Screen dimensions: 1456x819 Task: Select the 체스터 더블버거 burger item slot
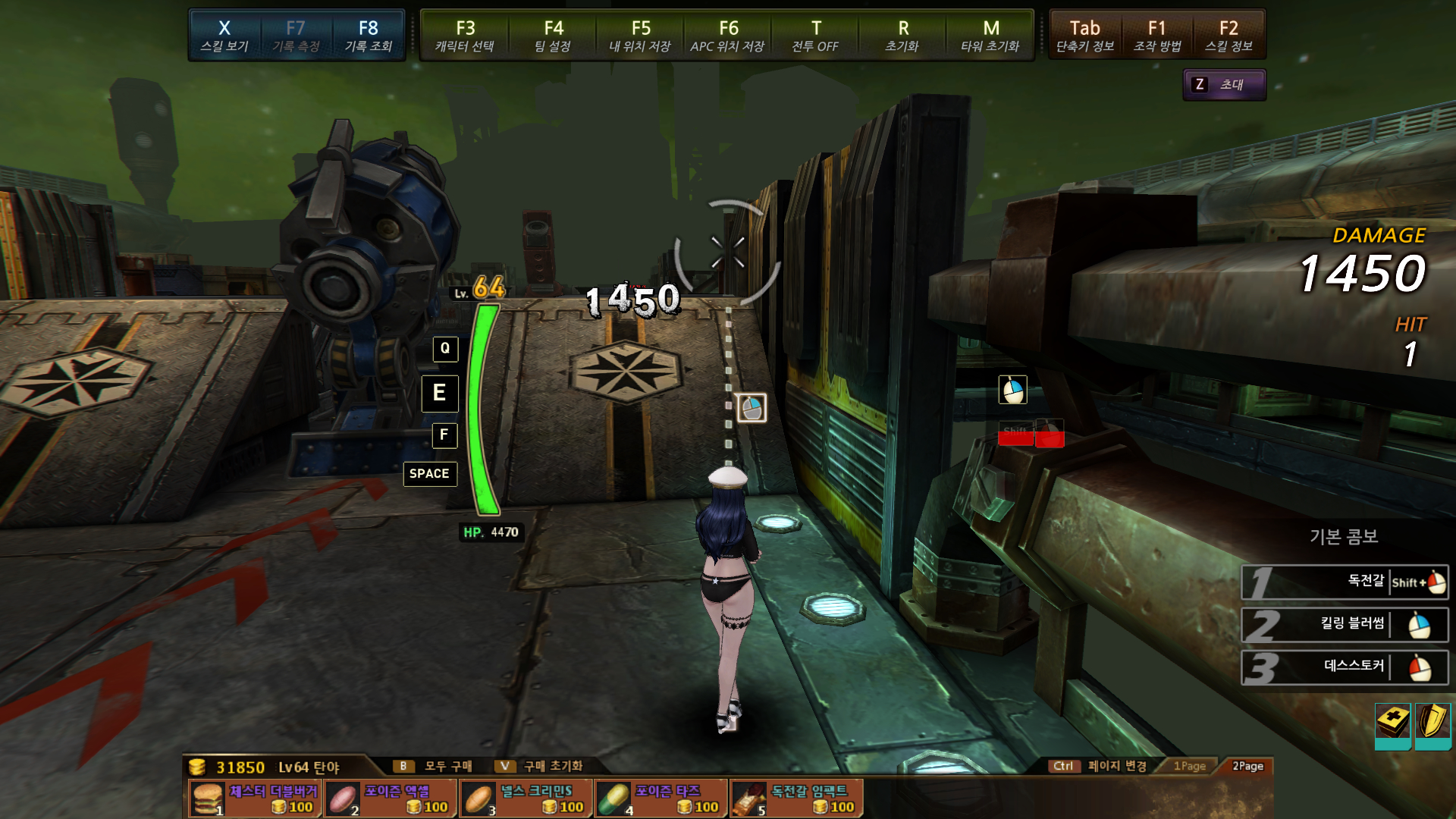[256, 799]
